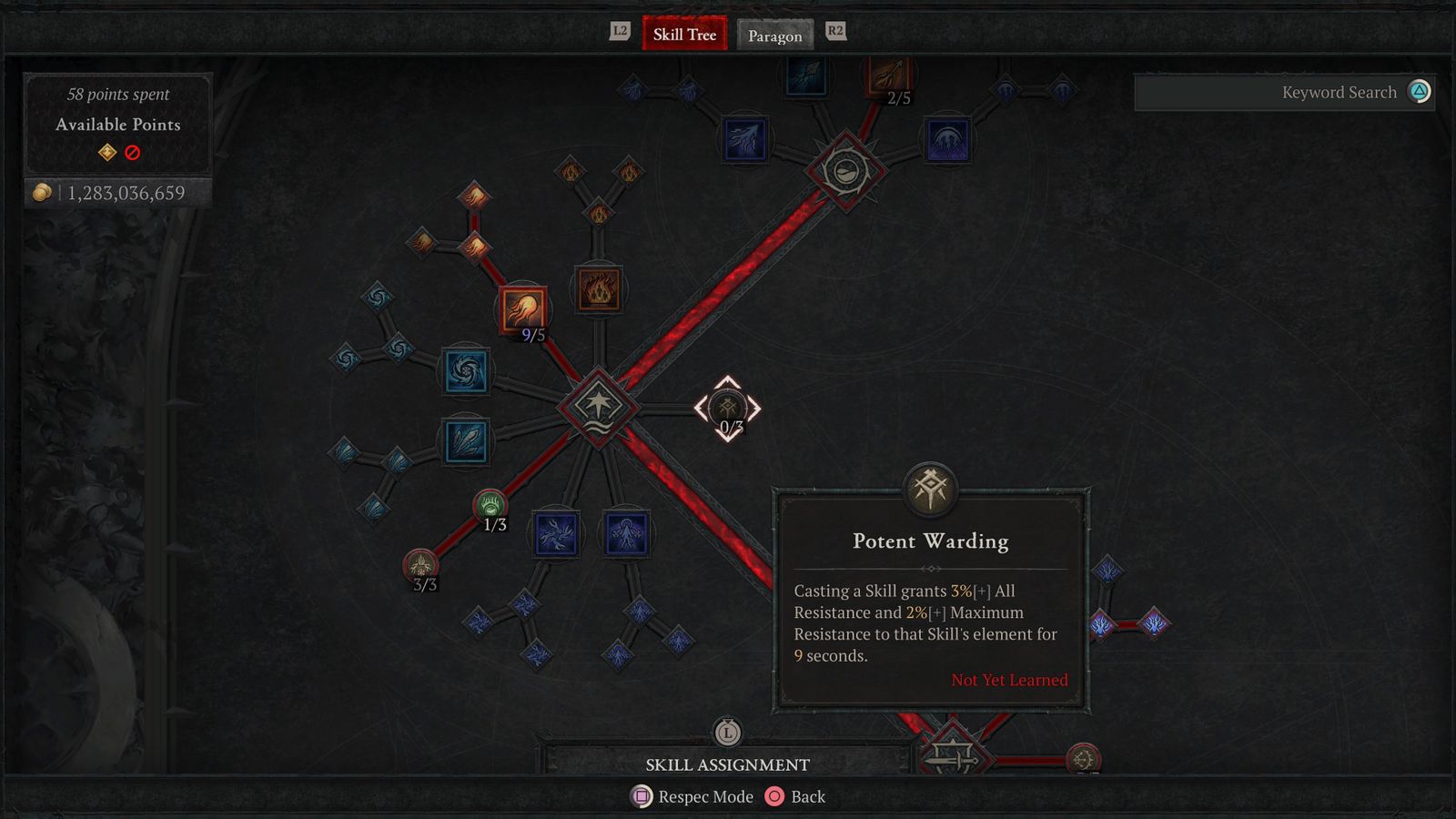The image size is (1456, 819).
Task: Click the purple Charged Bolts skill icon
Action: point(558,535)
